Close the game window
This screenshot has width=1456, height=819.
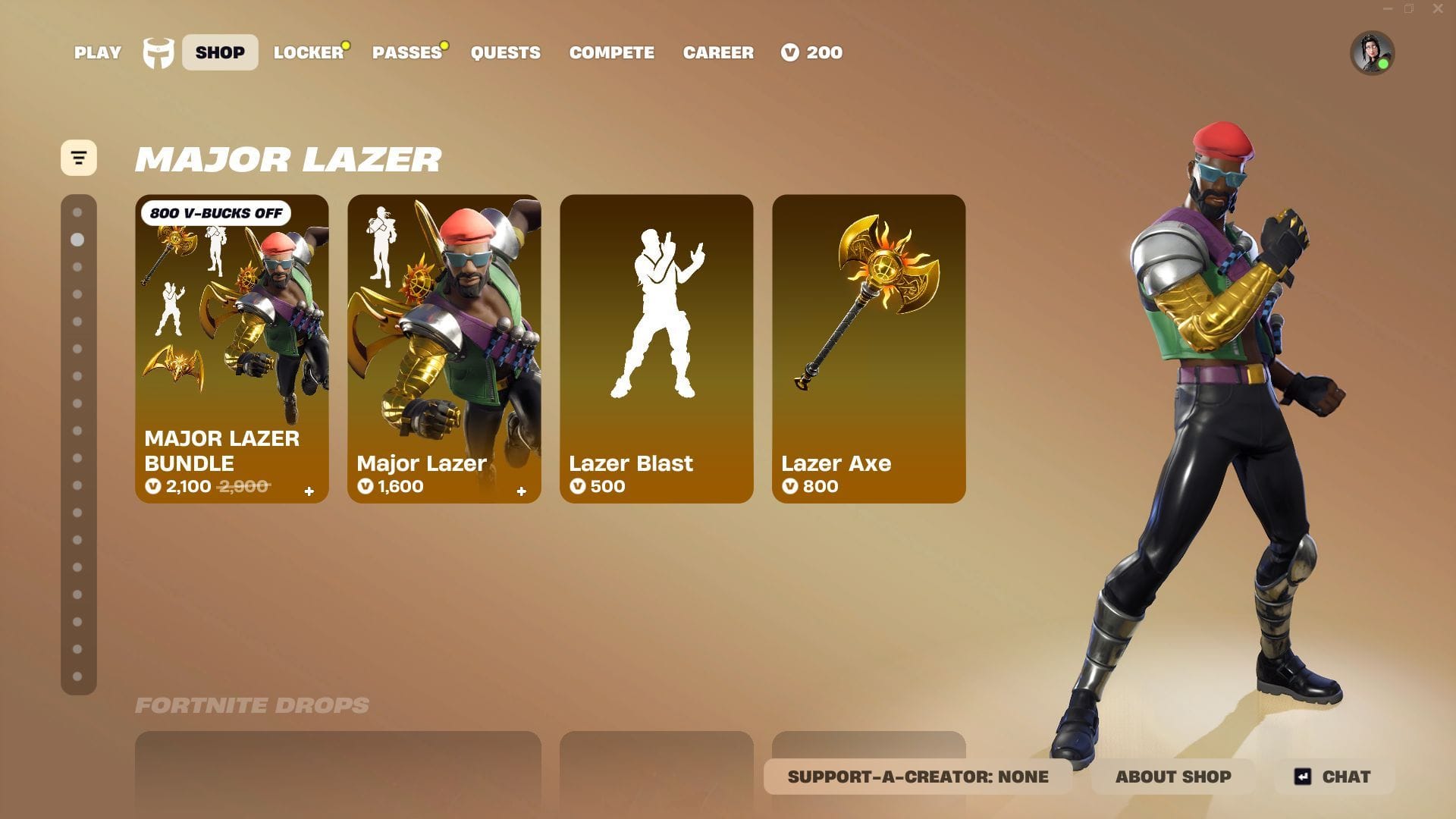point(1438,9)
